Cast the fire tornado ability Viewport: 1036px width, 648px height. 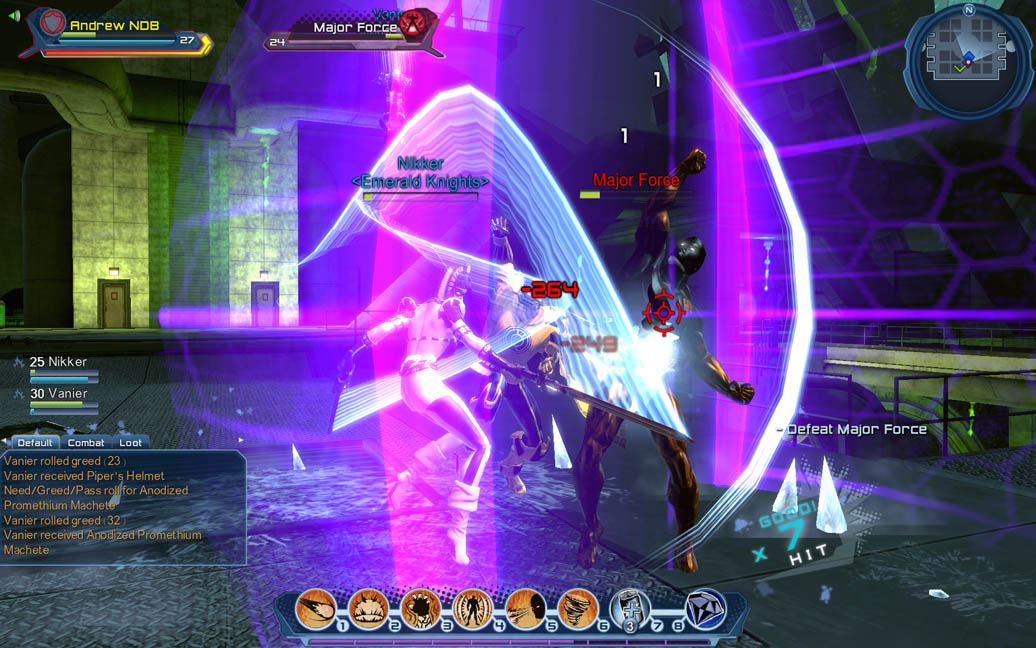(x=577, y=608)
